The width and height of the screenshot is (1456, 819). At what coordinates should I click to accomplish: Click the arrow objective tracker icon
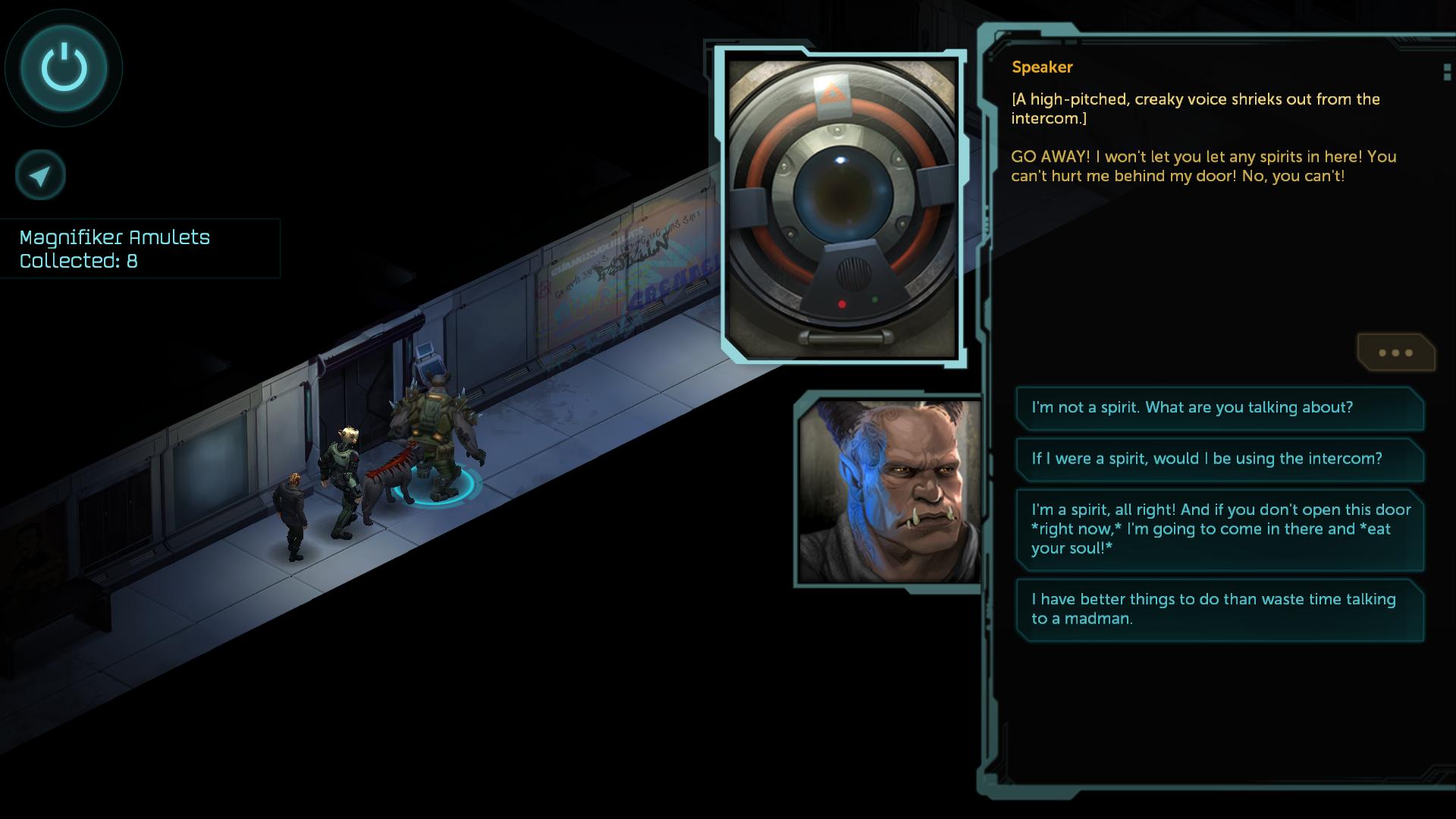coord(40,176)
